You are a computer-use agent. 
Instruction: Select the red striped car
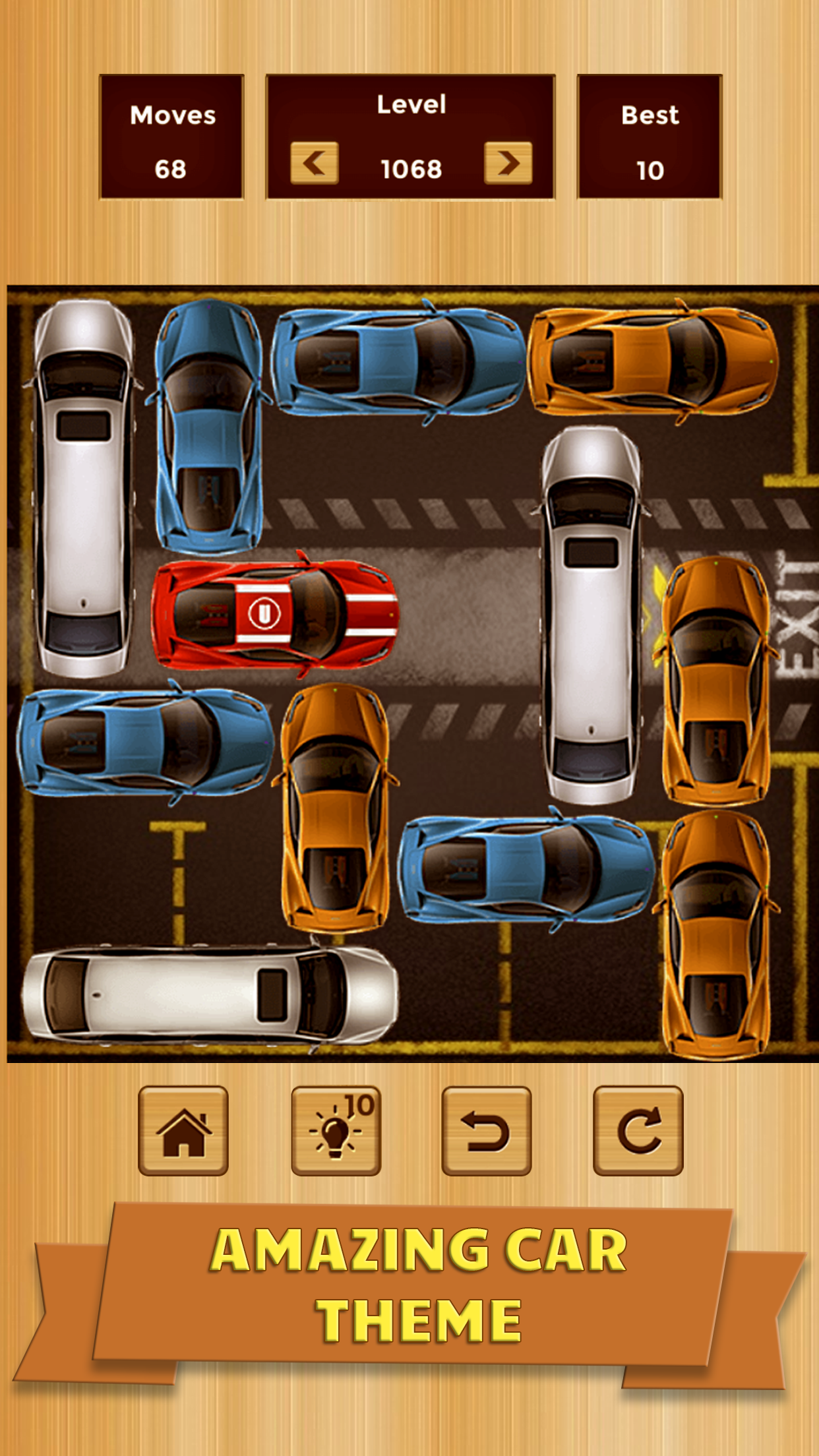[x=276, y=614]
